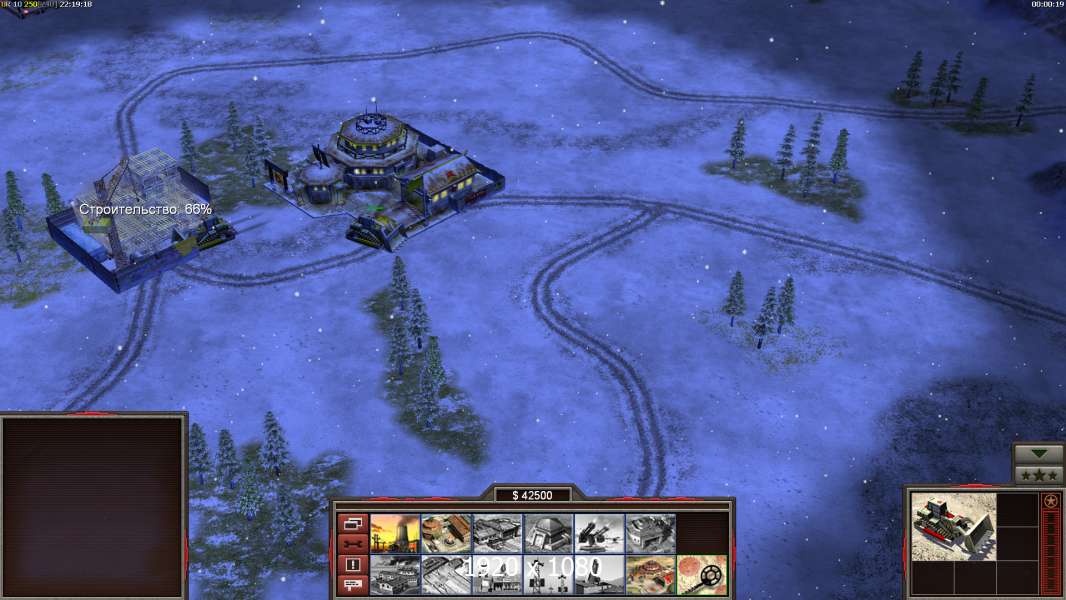Click the circled star emblem
The width and height of the screenshot is (1066, 600).
coord(1051,501)
